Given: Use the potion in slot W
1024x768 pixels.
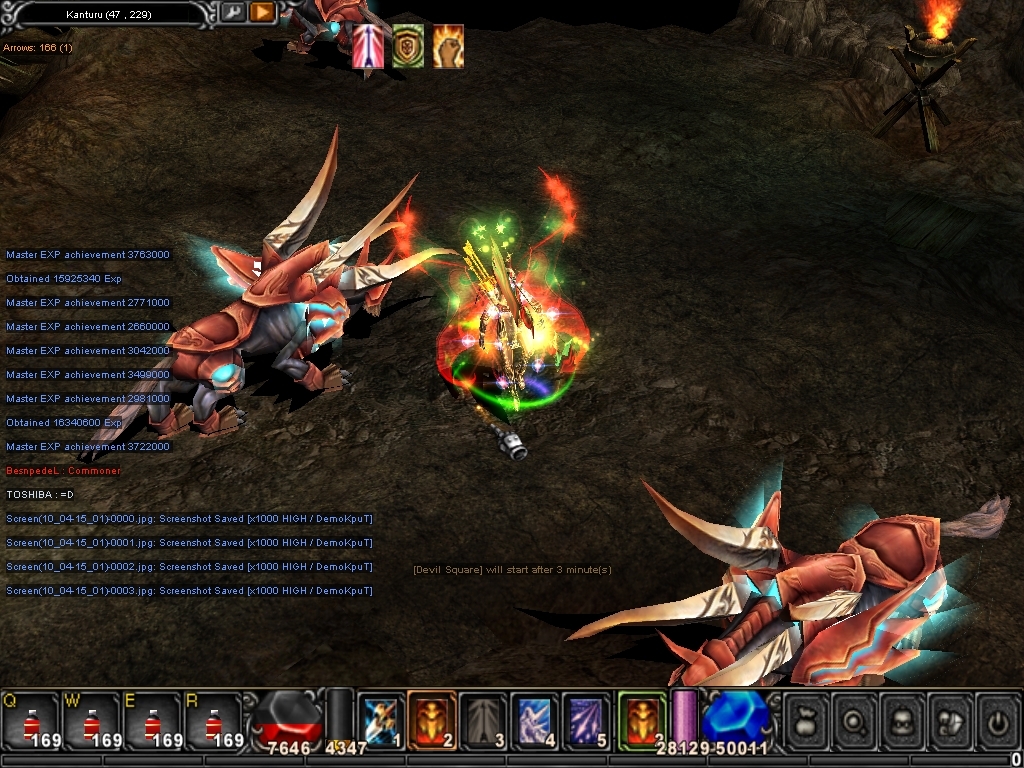Looking at the screenshot, I should pos(92,719).
